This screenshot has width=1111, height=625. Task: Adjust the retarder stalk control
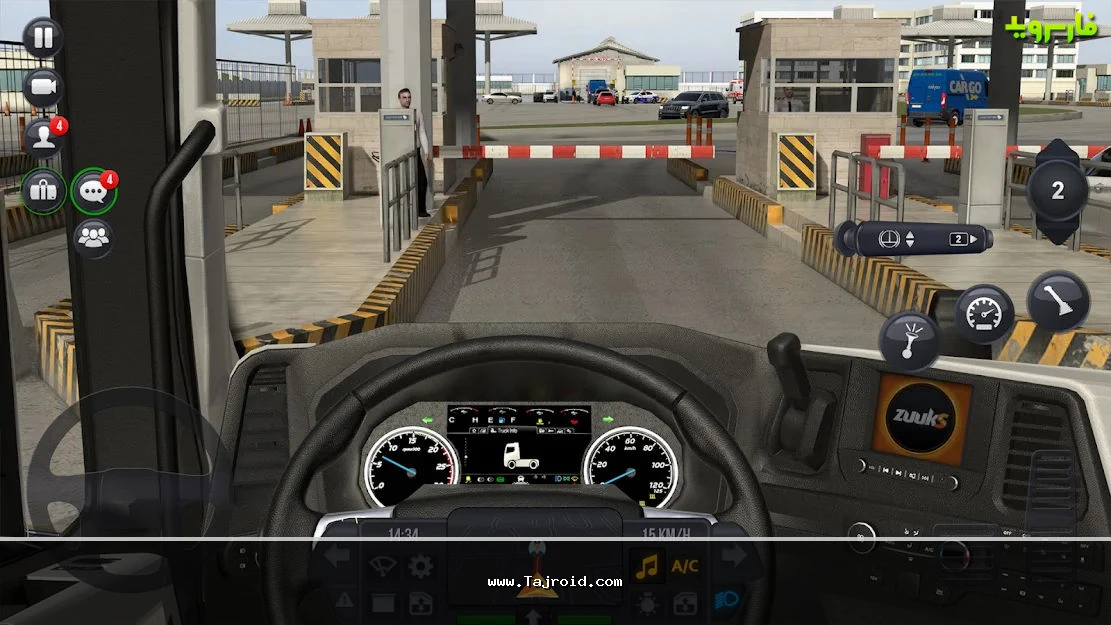click(912, 240)
